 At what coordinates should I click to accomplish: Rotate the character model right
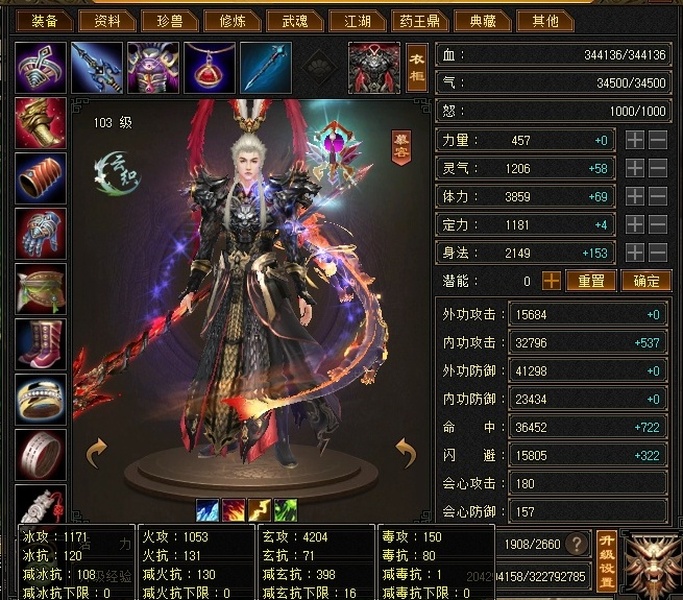tap(405, 453)
